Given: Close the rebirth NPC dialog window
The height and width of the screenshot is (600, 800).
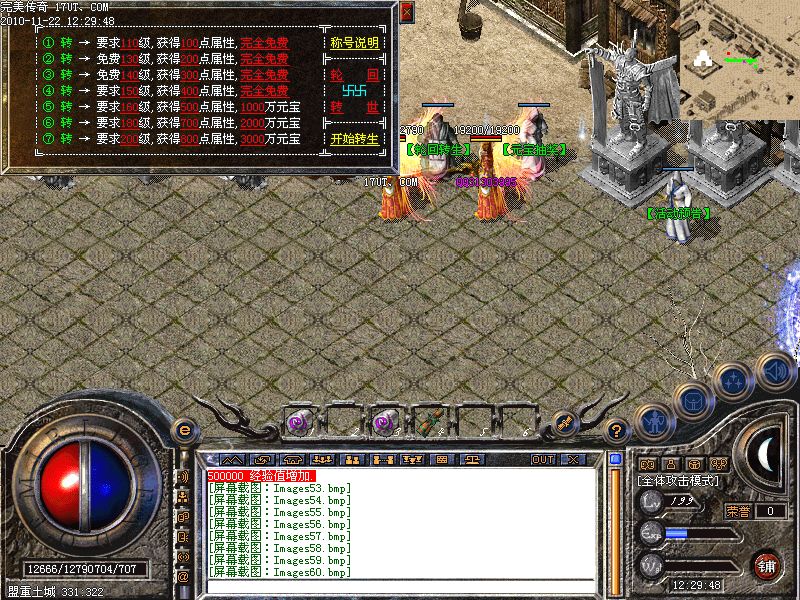Looking at the screenshot, I should 406,12.
